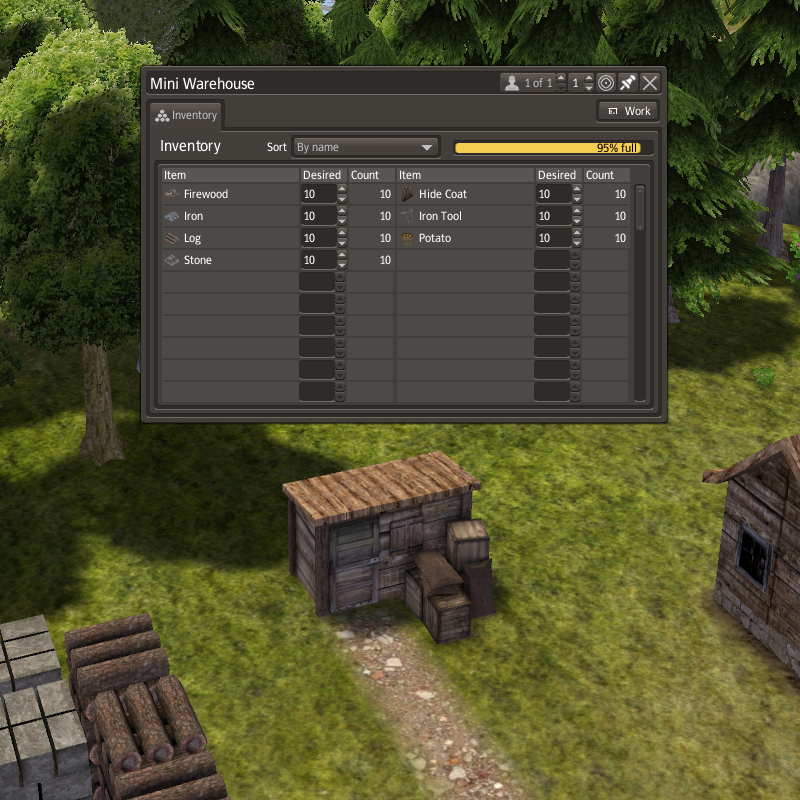This screenshot has height=800, width=800.
Task: Click the inventory list scrollbar
Action: 640,208
